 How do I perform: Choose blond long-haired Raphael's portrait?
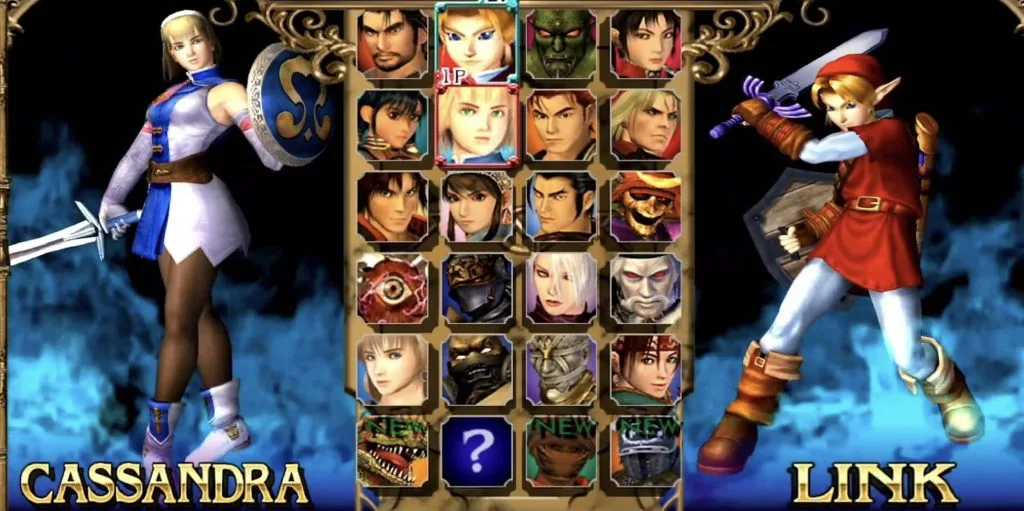click(646, 124)
